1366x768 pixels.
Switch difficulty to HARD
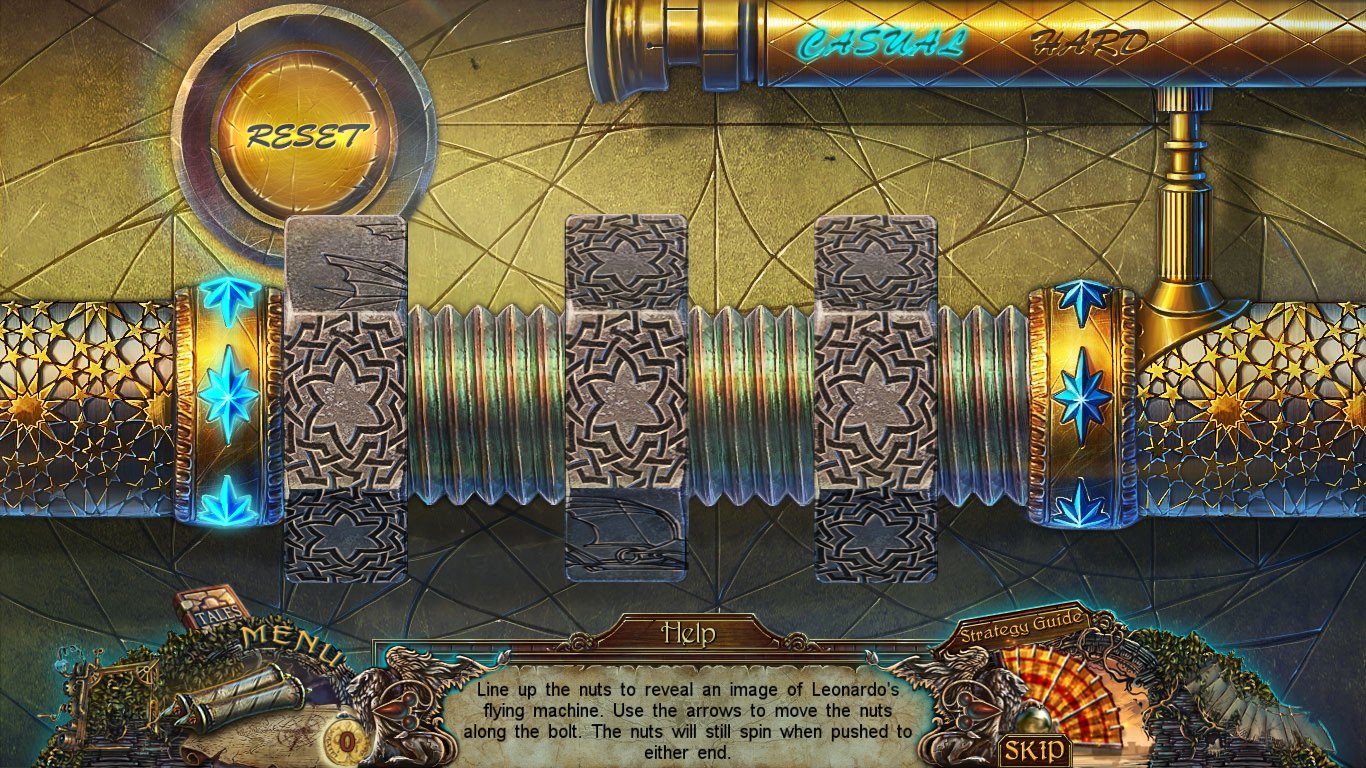click(1089, 43)
